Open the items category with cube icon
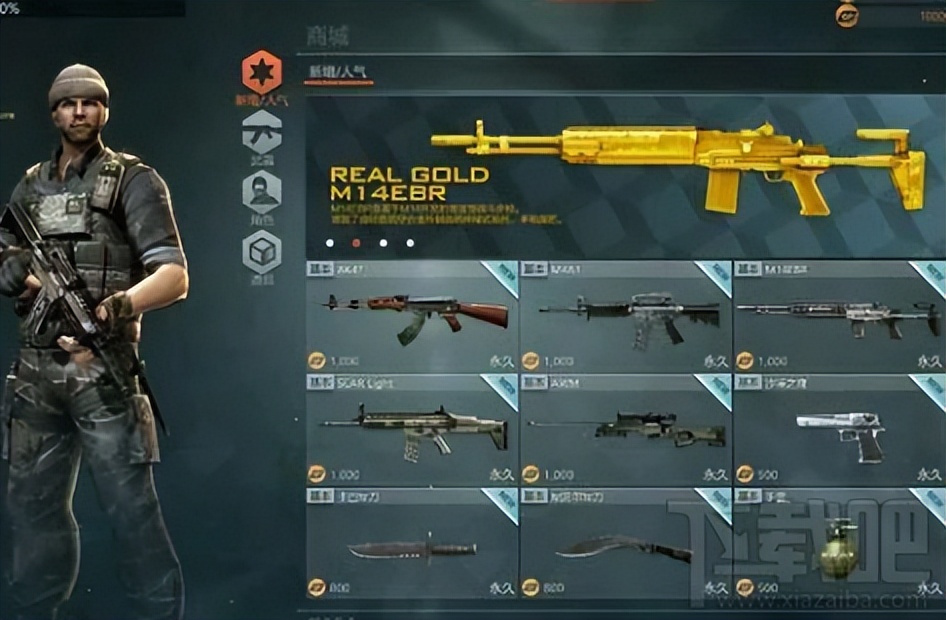This screenshot has height=620, width=946. 262,252
